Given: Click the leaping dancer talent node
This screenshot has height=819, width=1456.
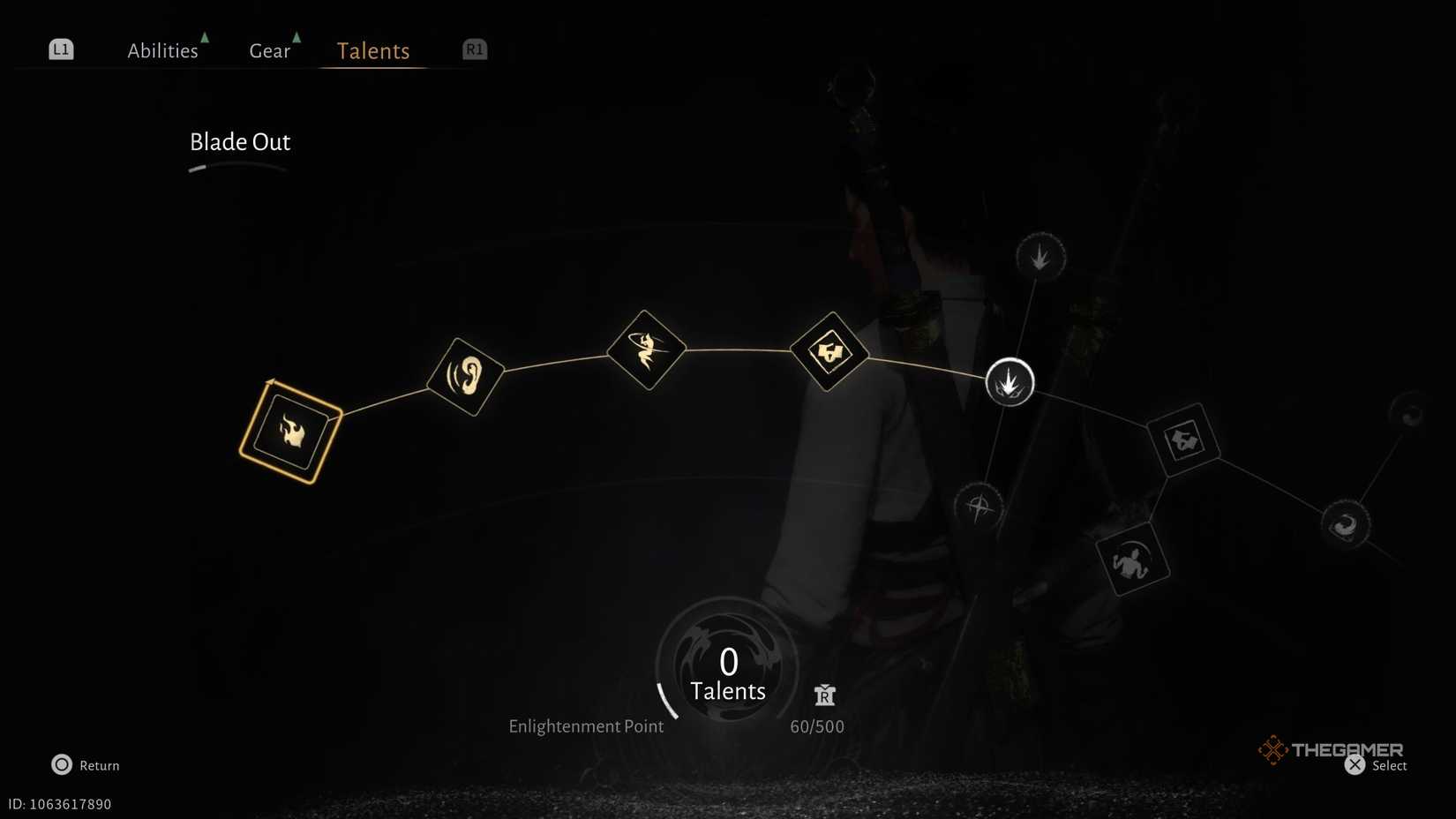Looking at the screenshot, I should (645, 349).
